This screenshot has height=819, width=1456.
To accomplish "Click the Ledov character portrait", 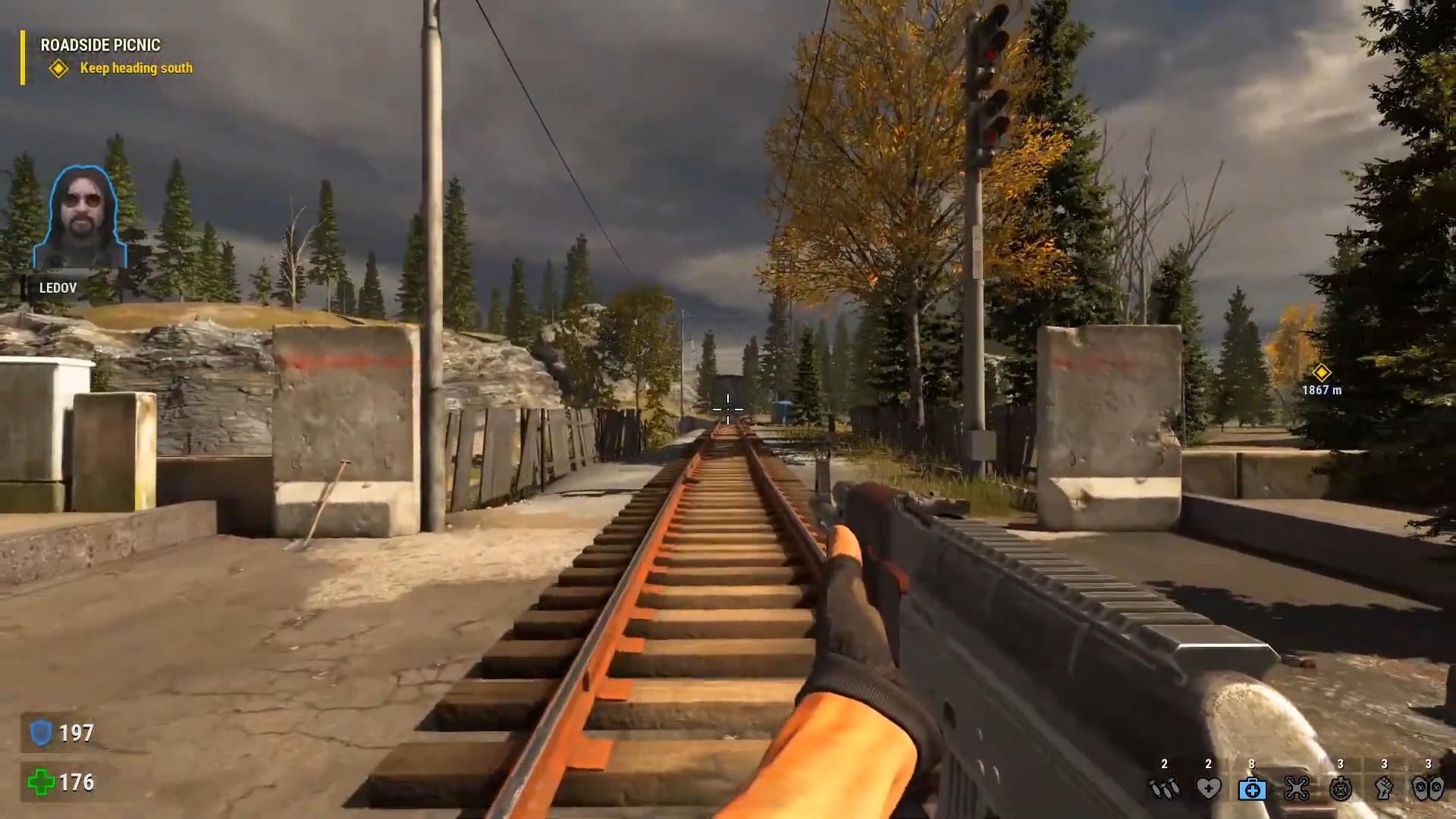I will pyautogui.click(x=80, y=218).
